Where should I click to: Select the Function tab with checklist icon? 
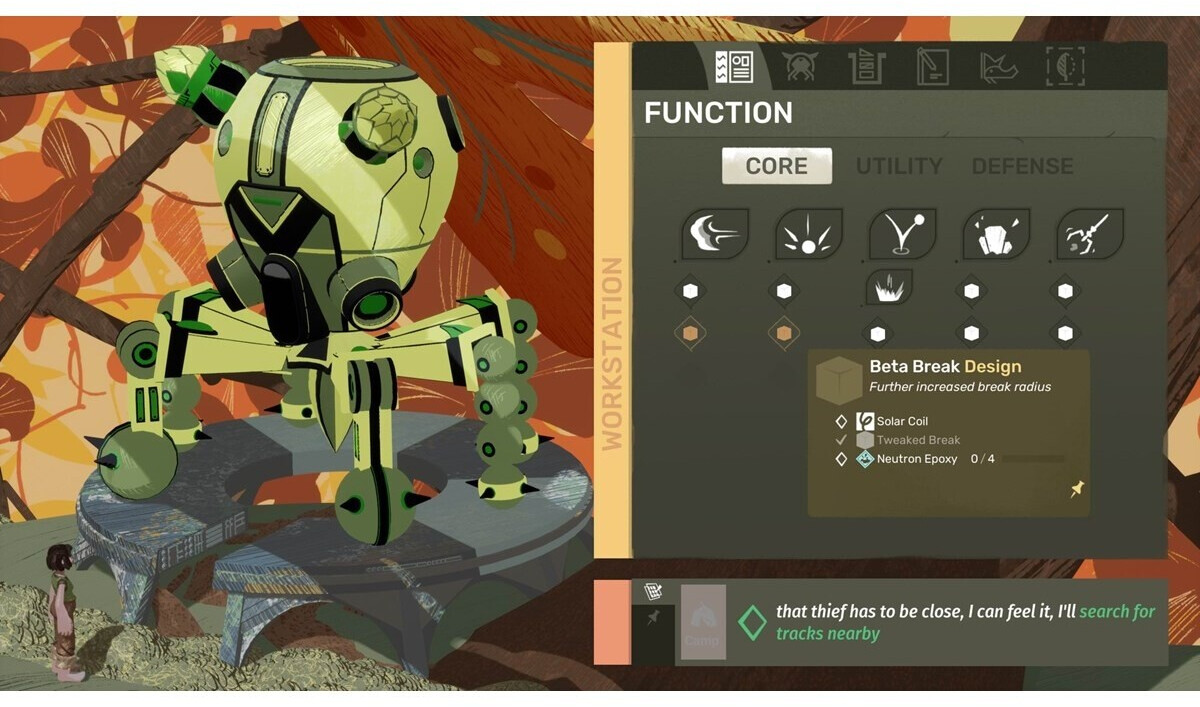[734, 67]
